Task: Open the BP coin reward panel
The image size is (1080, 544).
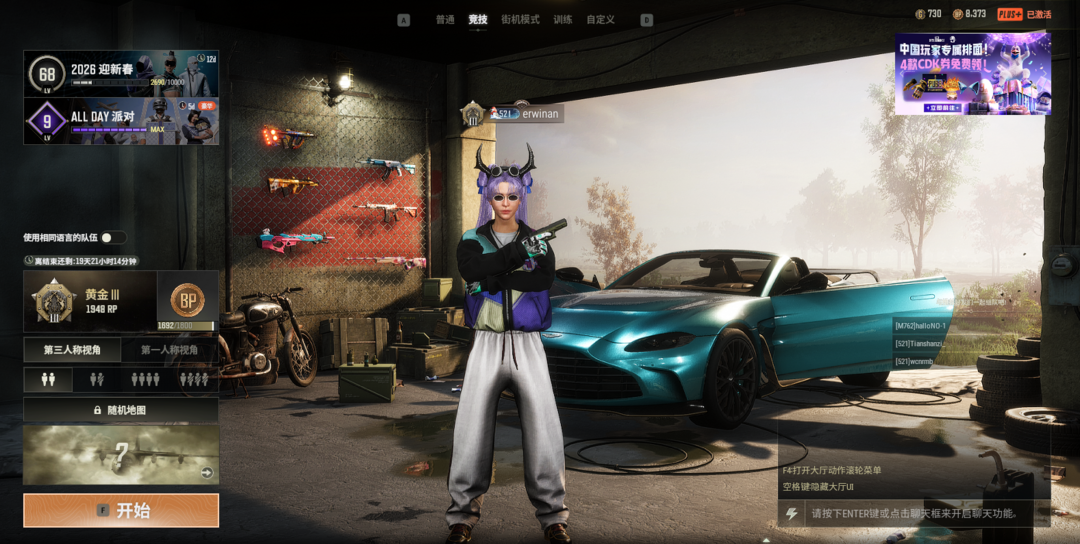Action: [187, 301]
